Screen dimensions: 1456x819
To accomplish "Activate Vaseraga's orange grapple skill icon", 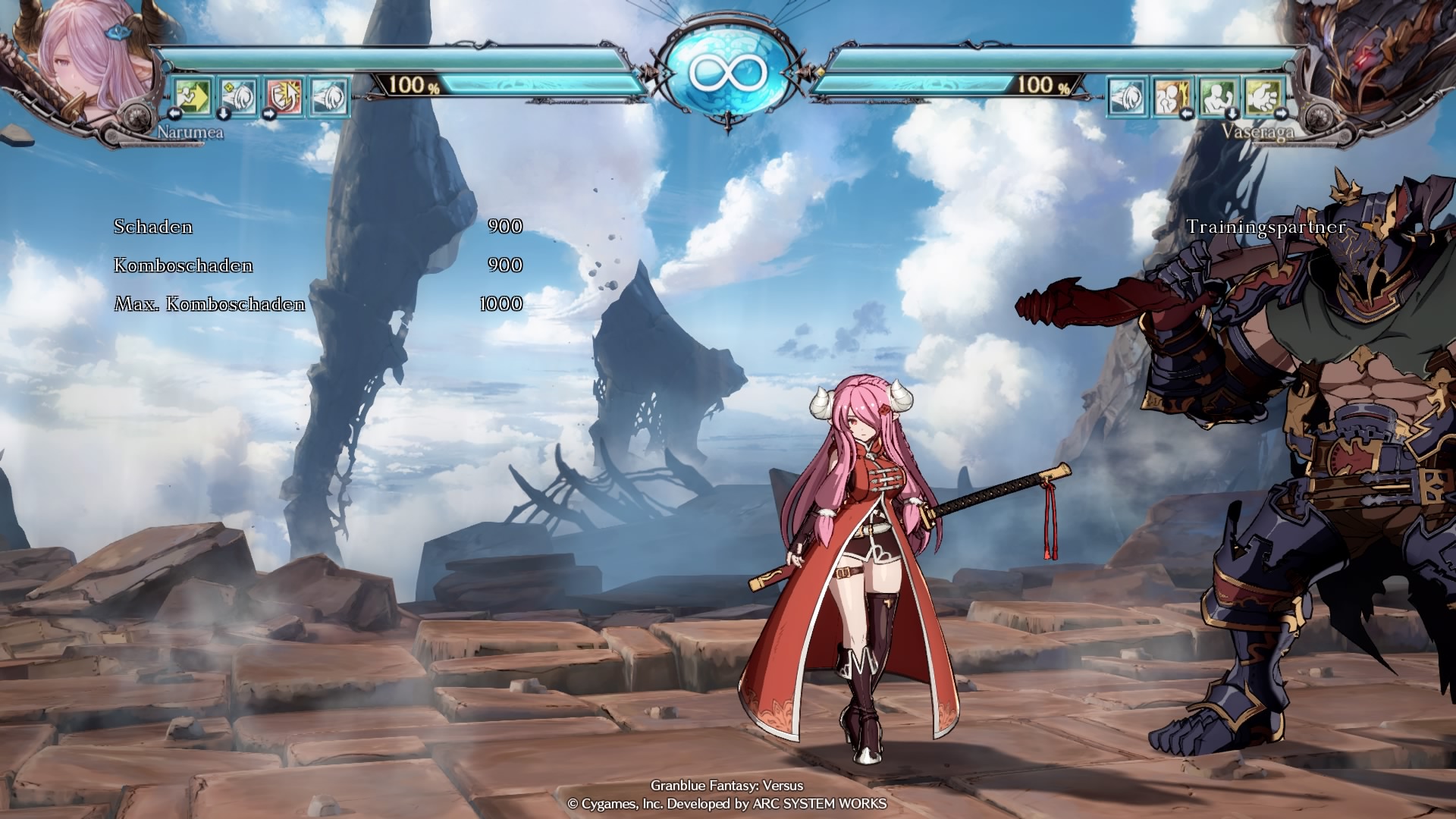I will (x=1172, y=96).
